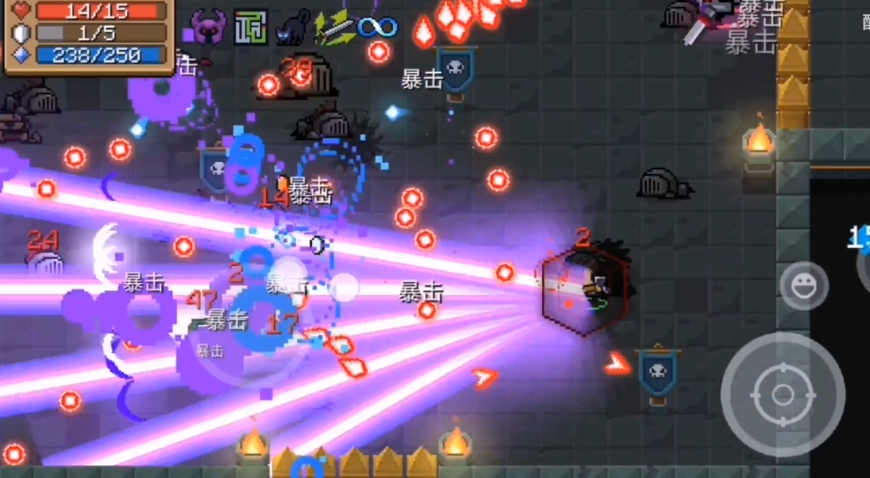Viewport: 870px width, 478px height.
Task: Open the smiley emote button
Action: coord(803,286)
